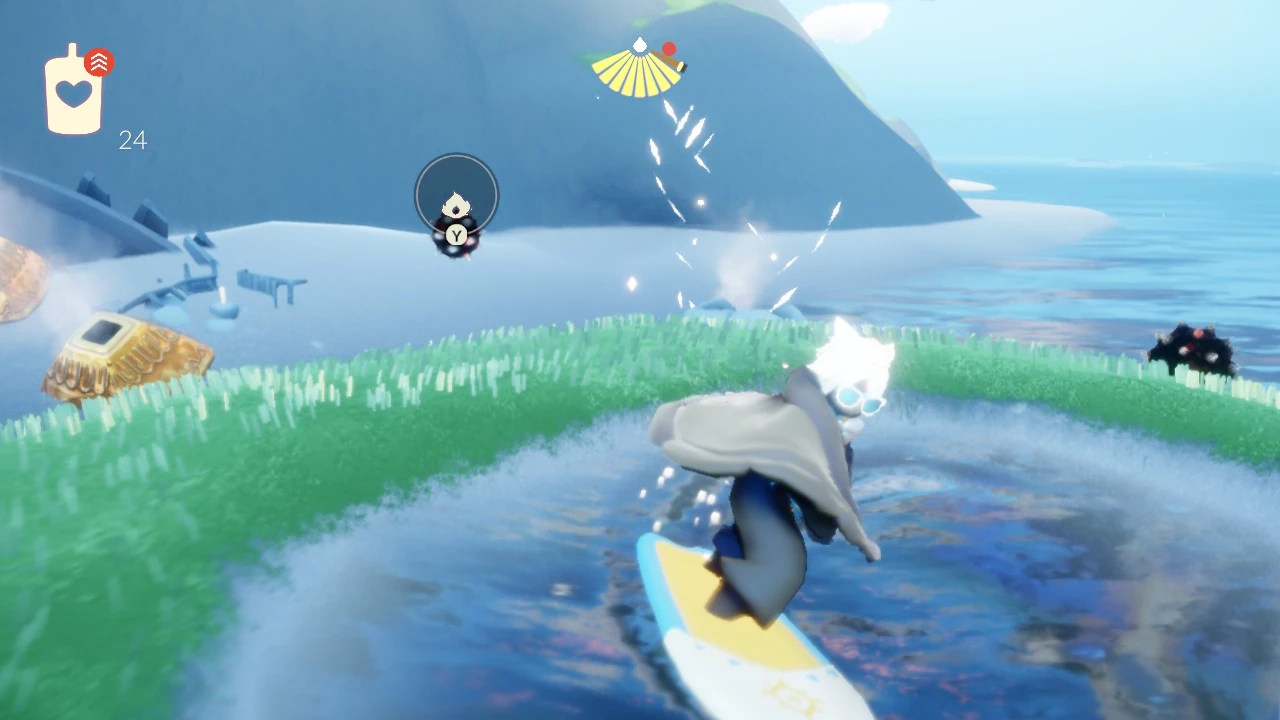Screen dimensions: 1280x720
Task: Toggle the circular target ring selection
Action: [456, 195]
